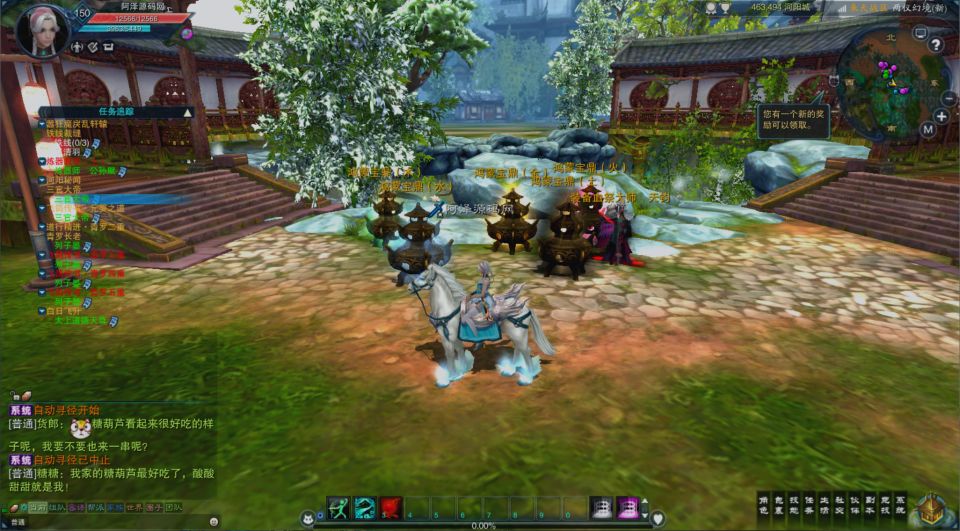The height and width of the screenshot is (531, 960).
Task: Open the 角色 character menu button
Action: click(764, 505)
